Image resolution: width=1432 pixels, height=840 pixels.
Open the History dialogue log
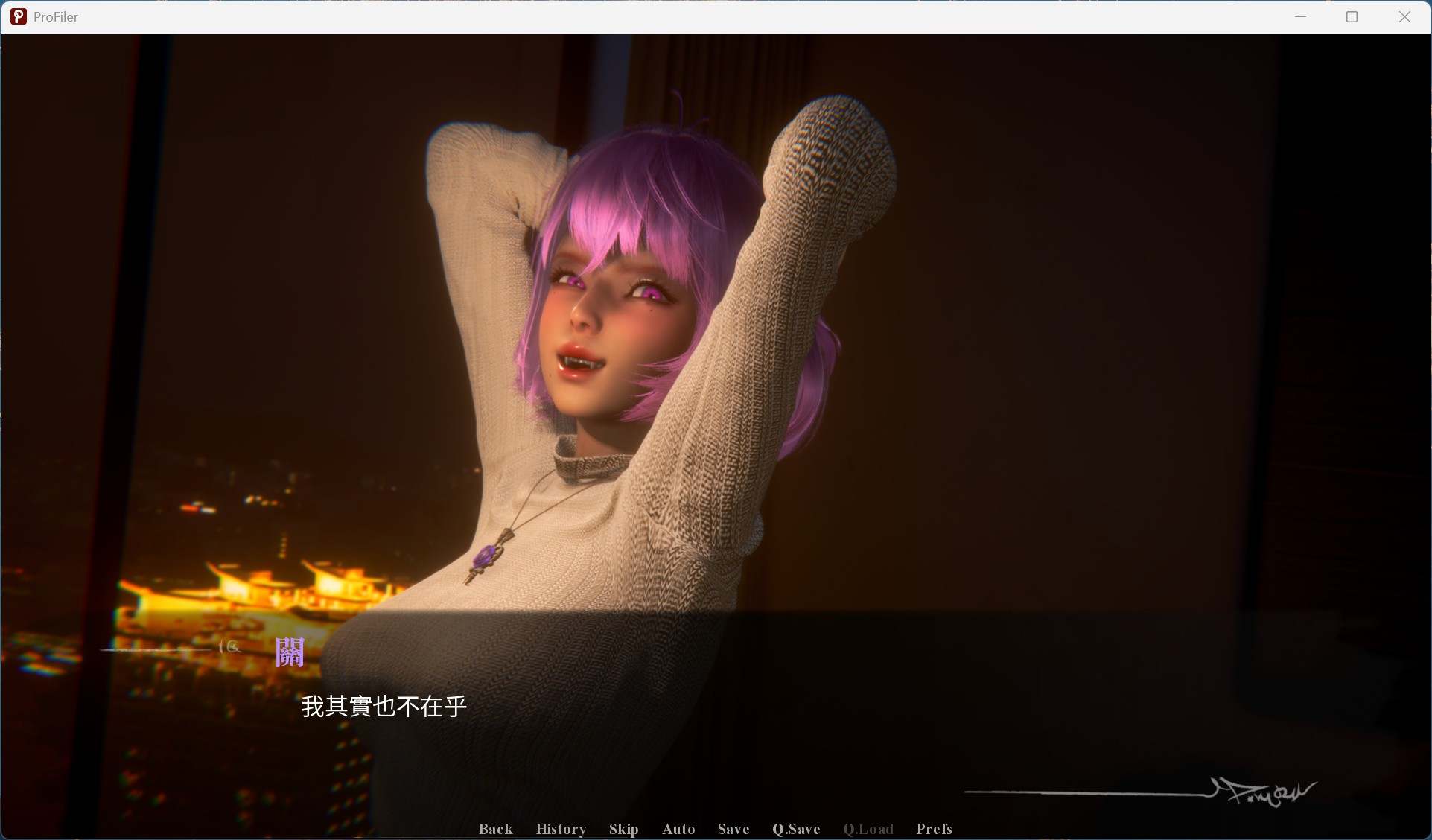(561, 829)
